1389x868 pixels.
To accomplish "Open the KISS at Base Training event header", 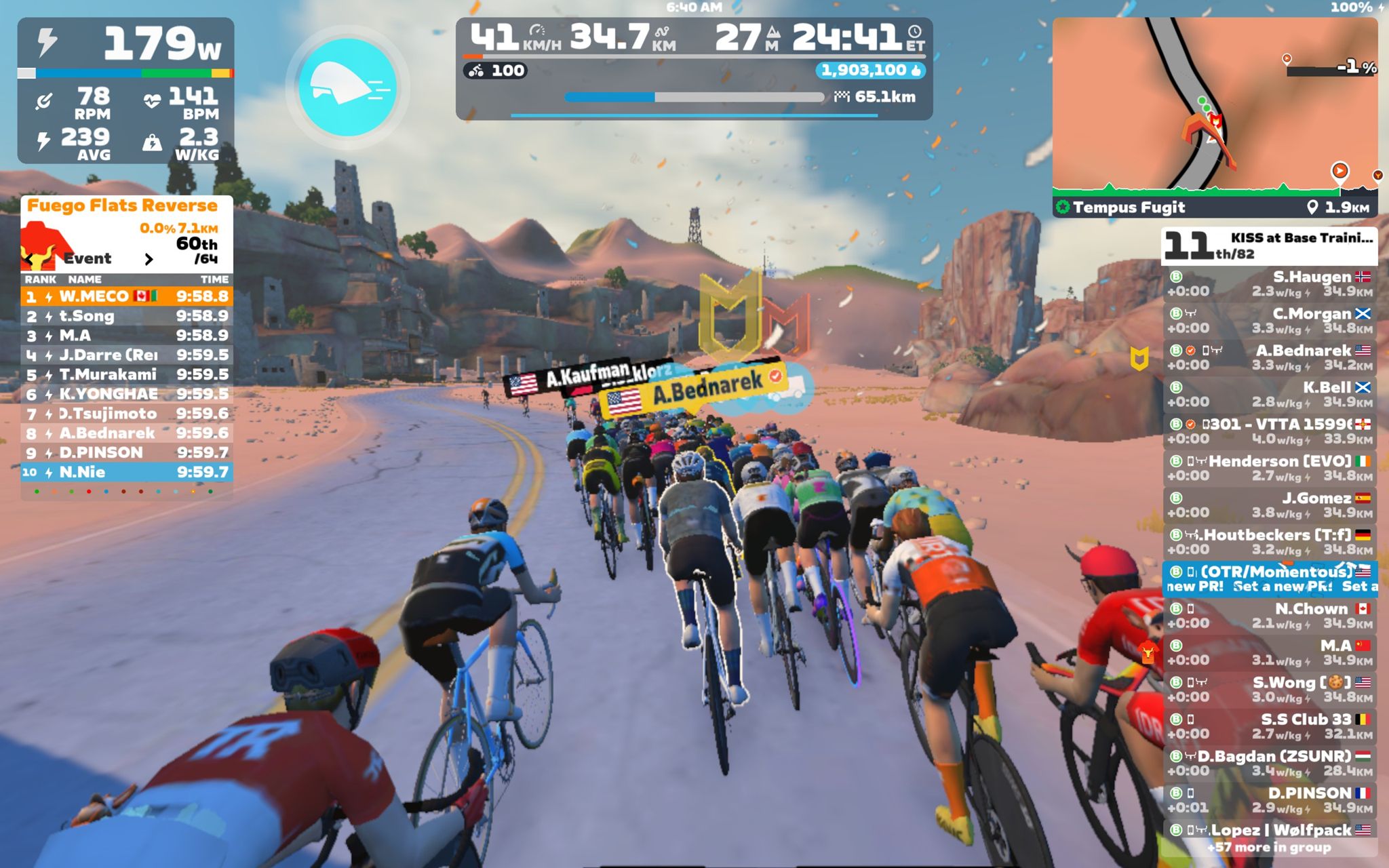I will (x=1270, y=245).
